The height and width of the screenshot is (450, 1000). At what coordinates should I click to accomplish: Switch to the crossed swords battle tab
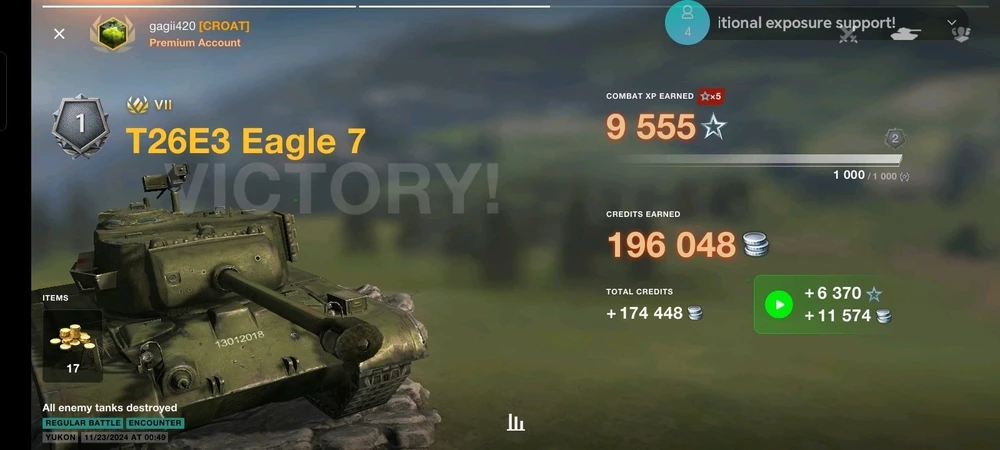point(849,35)
